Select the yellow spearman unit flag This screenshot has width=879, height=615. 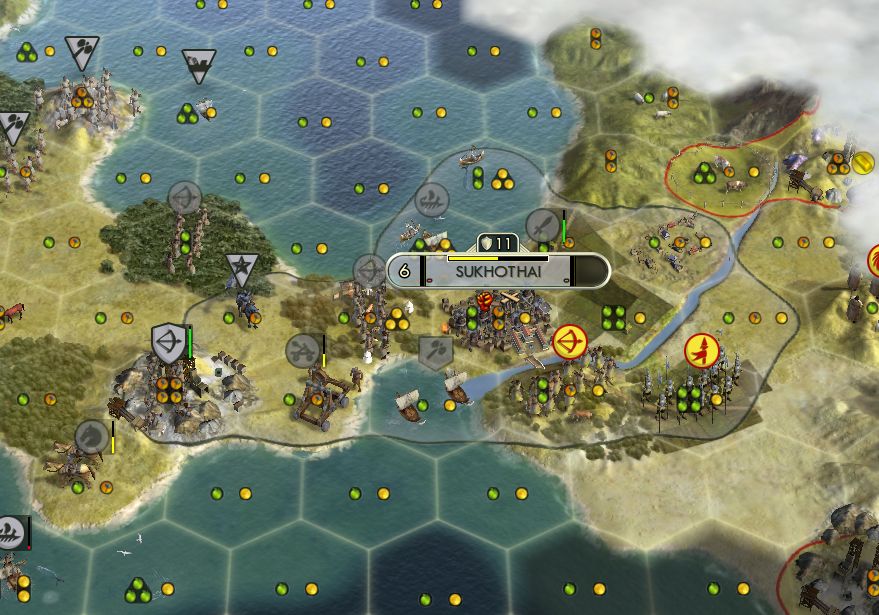point(702,349)
